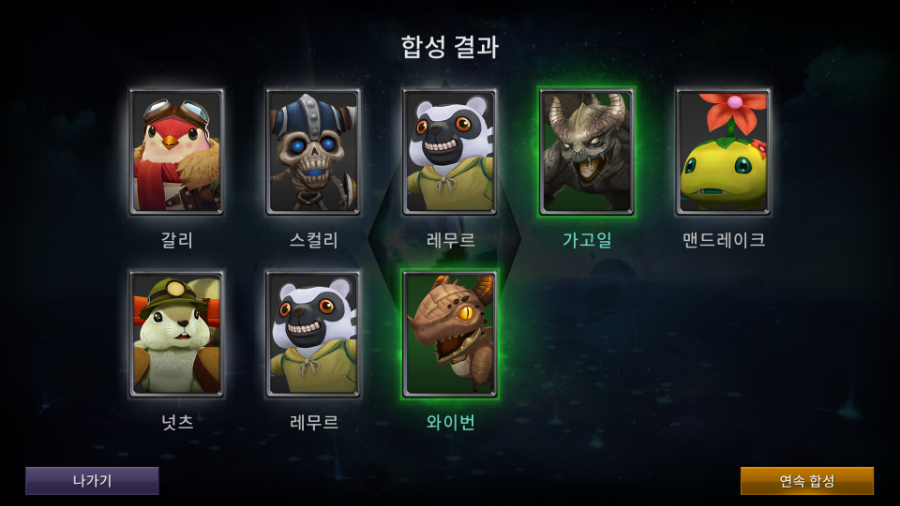Pick the 가고일 gargoyle card
The width and height of the screenshot is (900, 506).
coord(586,152)
